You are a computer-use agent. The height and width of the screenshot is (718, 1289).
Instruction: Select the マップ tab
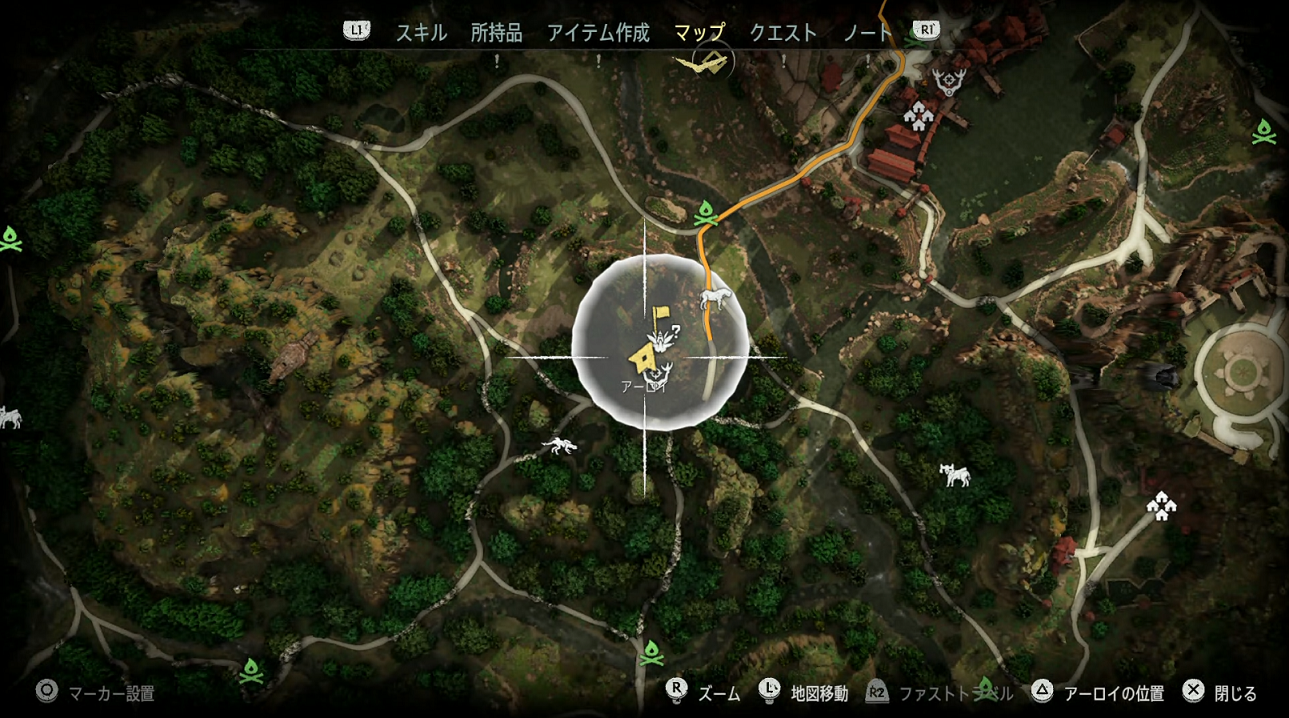click(699, 33)
